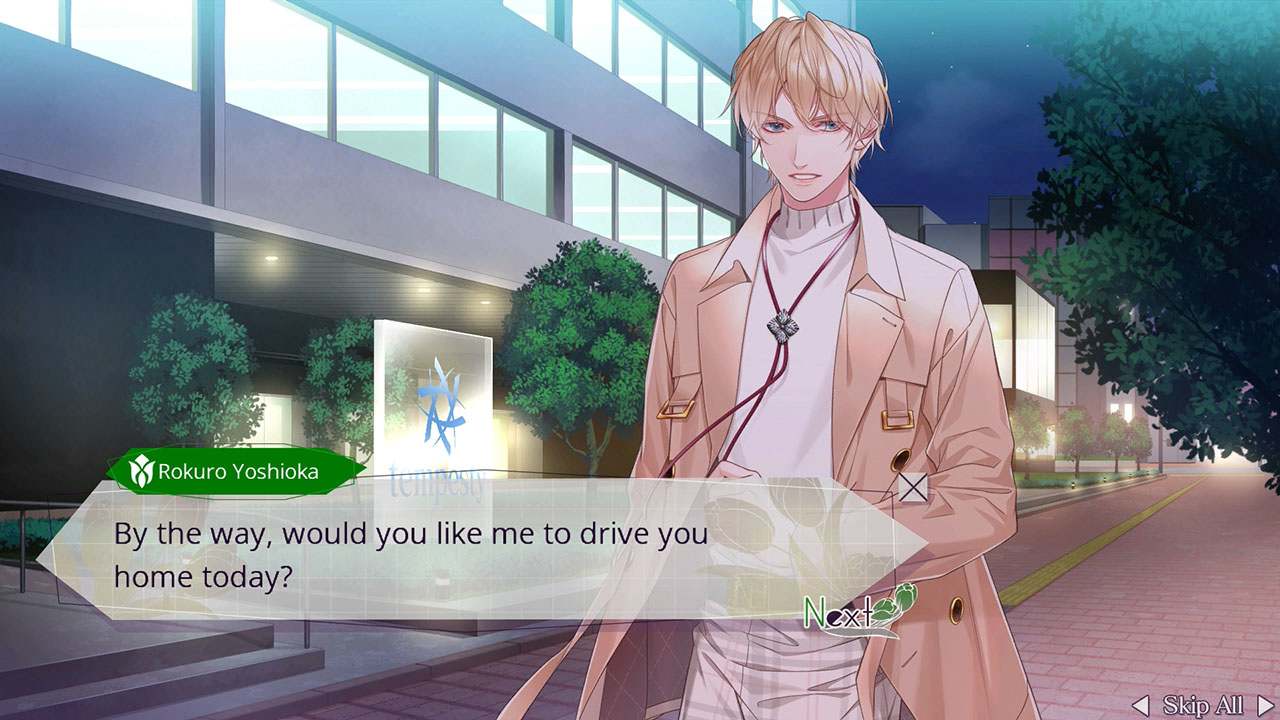Click the right triangle arrow by Skip All
Viewport: 1280px width, 720px height.
(1263, 705)
